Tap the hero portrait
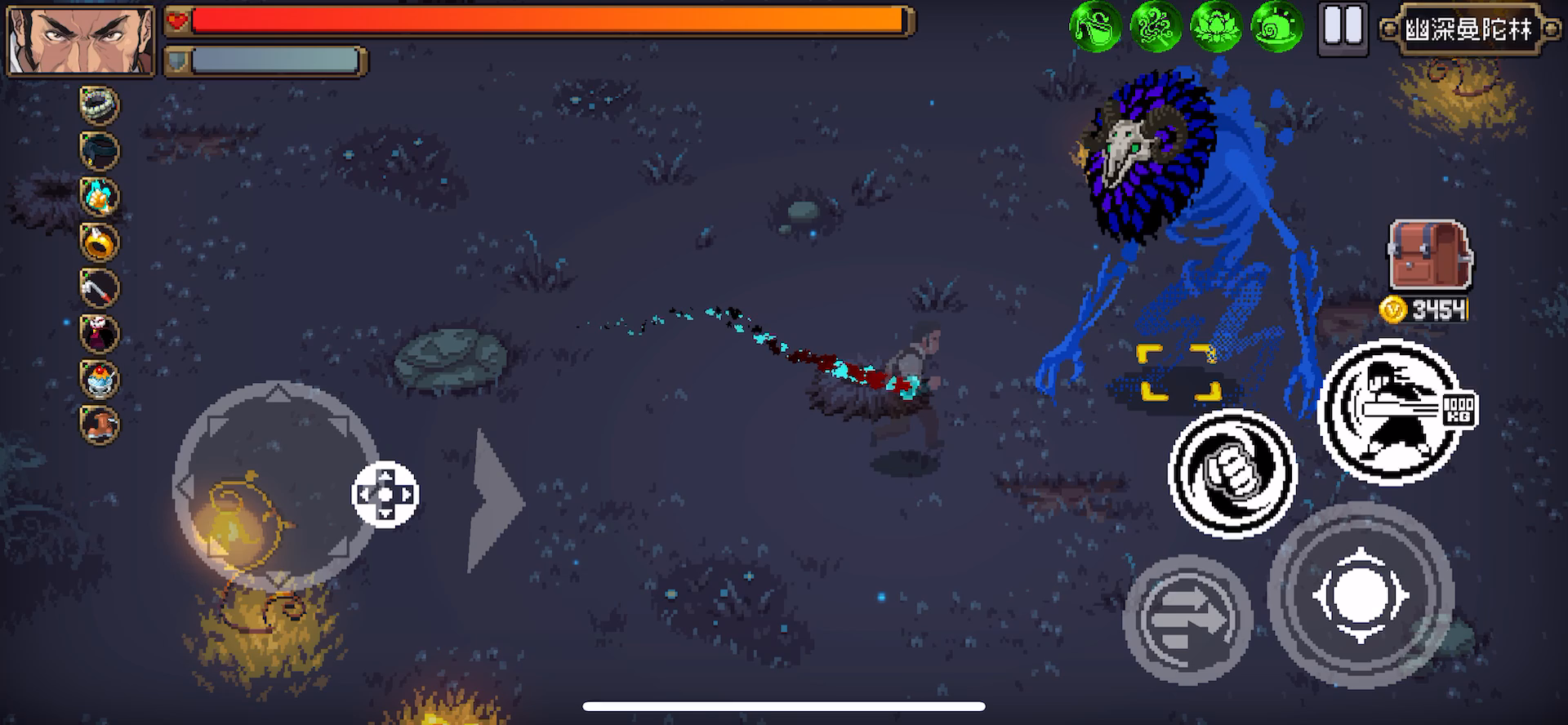 tap(80, 41)
